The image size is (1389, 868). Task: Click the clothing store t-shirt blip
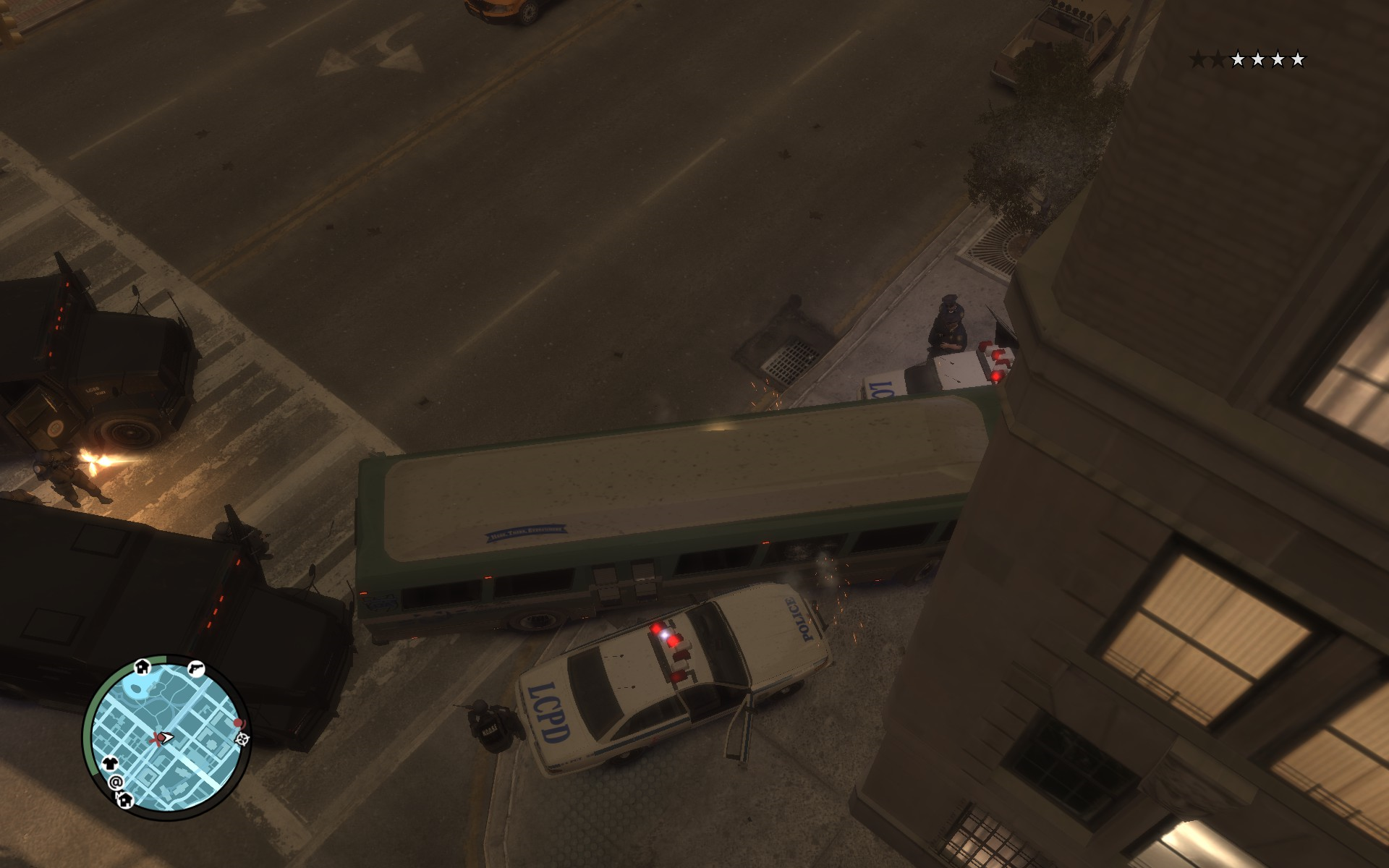109,762
